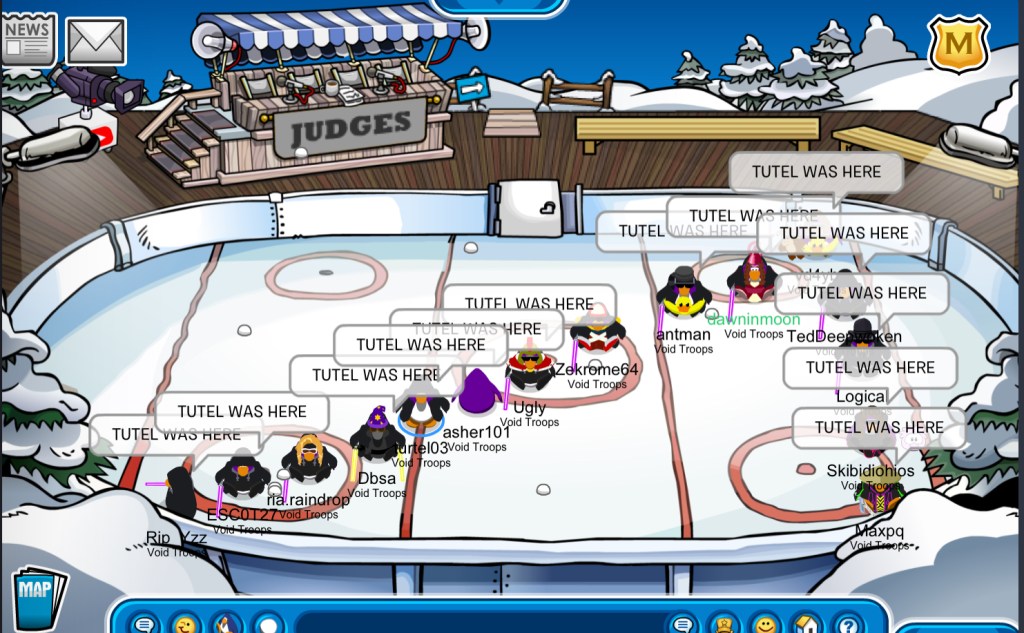Click the gold moderator M badge
This screenshot has width=1024, height=633.
957,44
